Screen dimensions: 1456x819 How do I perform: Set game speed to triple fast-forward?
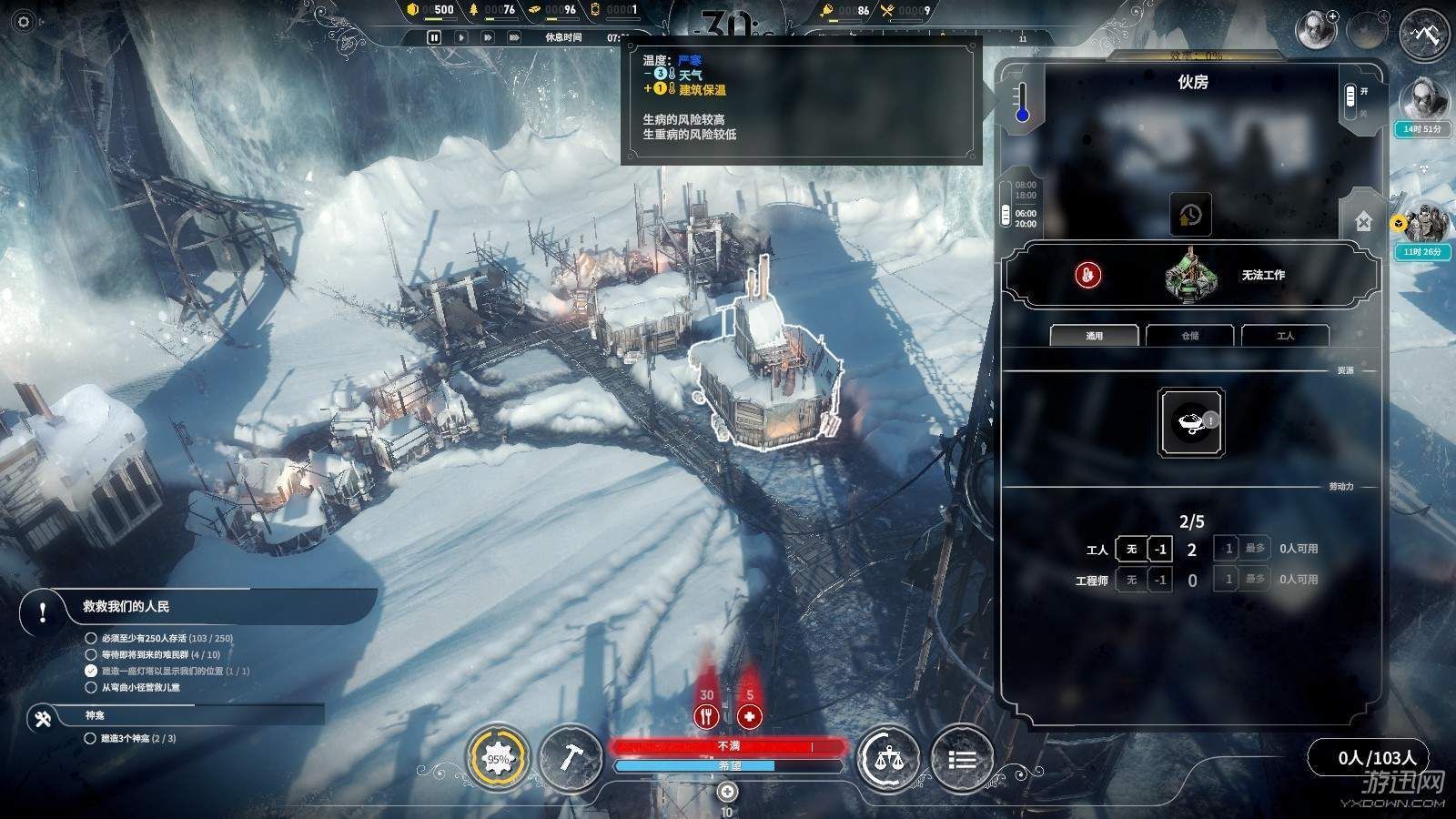pos(514,37)
